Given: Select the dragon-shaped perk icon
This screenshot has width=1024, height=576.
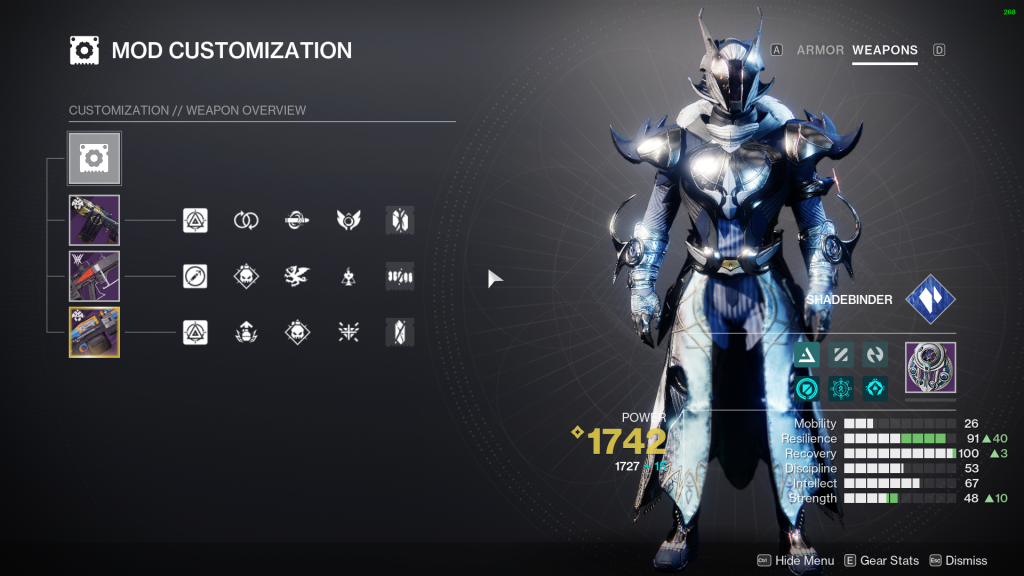Looking at the screenshot, I should tap(297, 276).
